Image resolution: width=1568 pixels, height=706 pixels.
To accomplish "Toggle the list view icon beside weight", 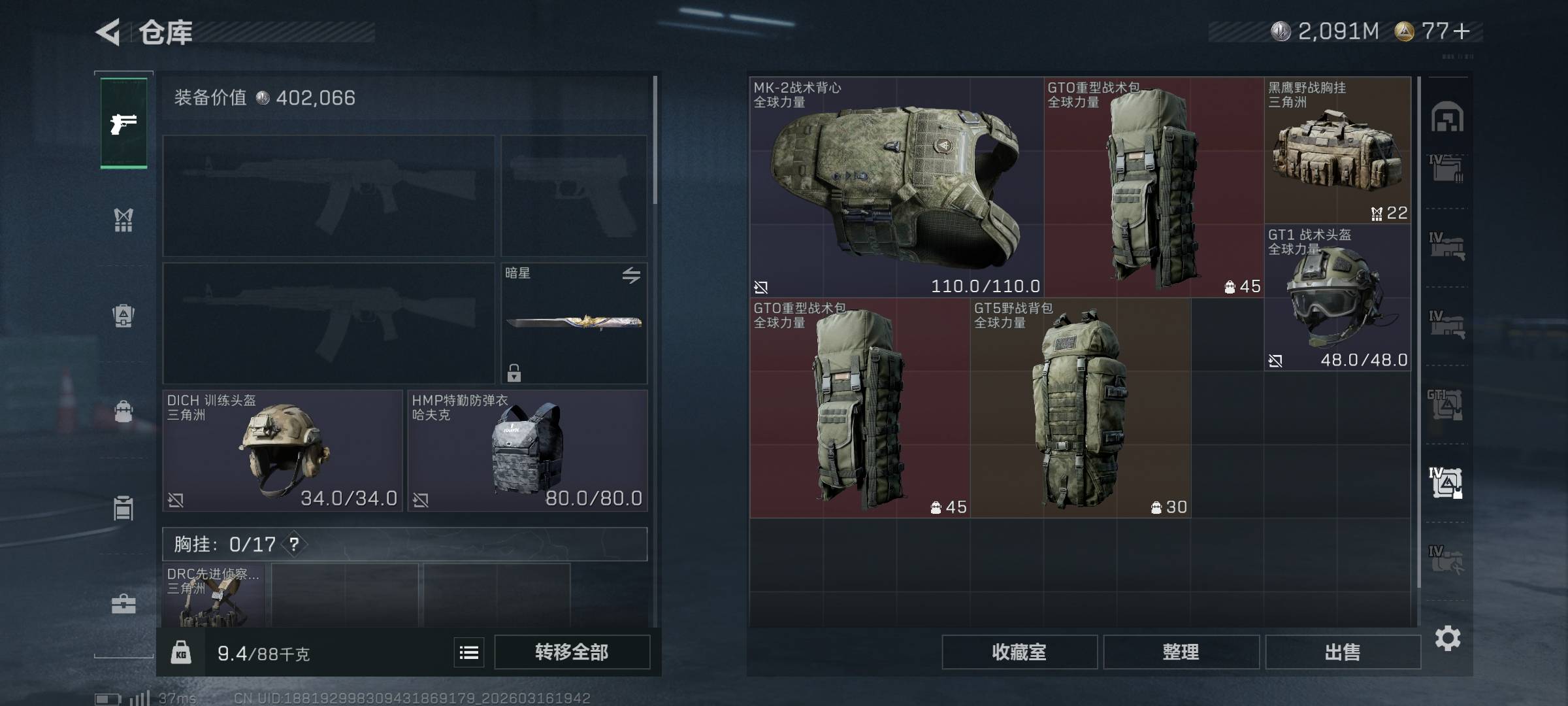I will click(469, 652).
